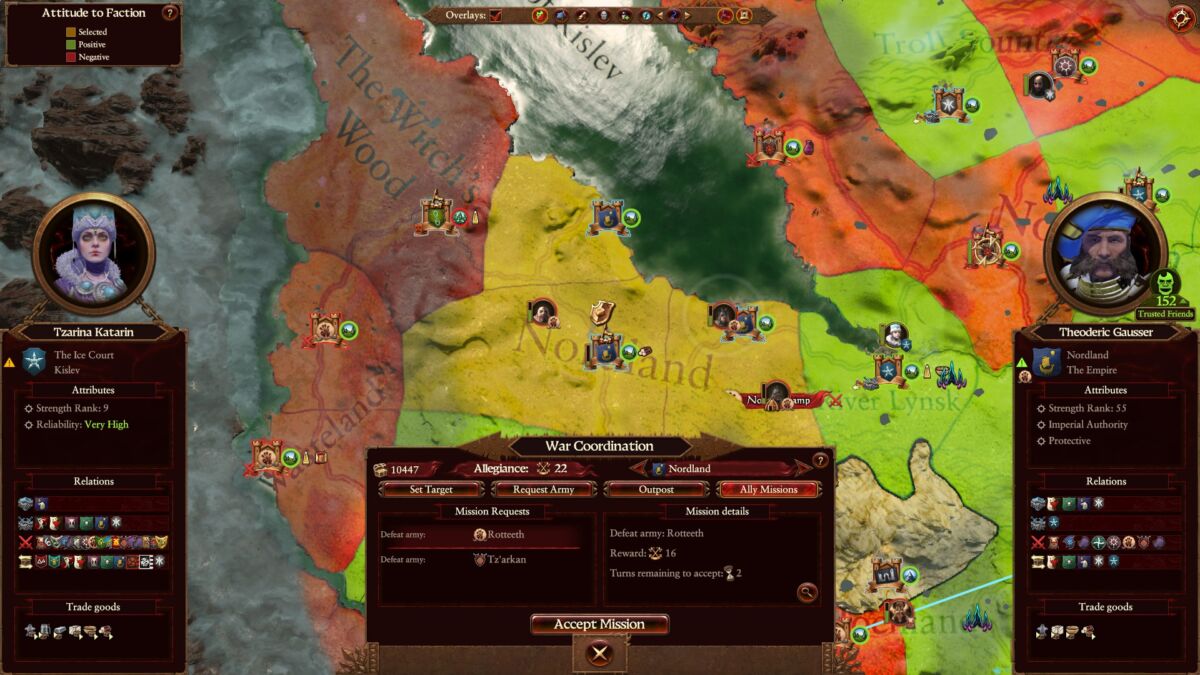Image resolution: width=1200 pixels, height=675 pixels.
Task: Open War Coordination help question mark
Action: [x=820, y=461]
